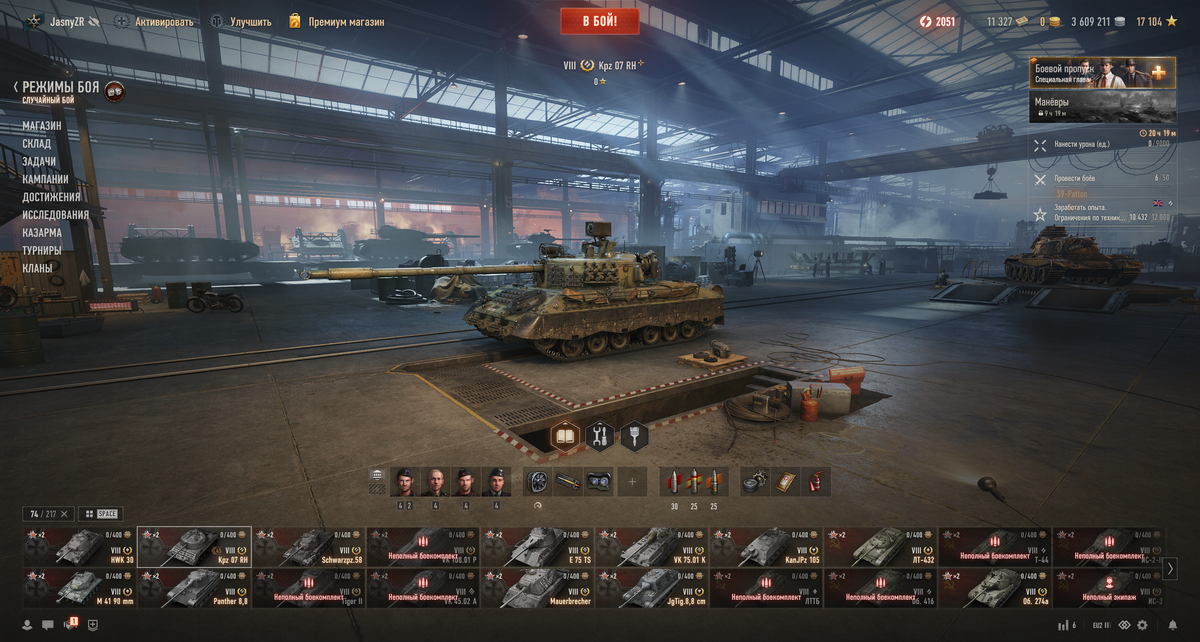Choose the Mauerbrecher tank from the carousel
Screen dimensions: 1200x642
point(537,588)
